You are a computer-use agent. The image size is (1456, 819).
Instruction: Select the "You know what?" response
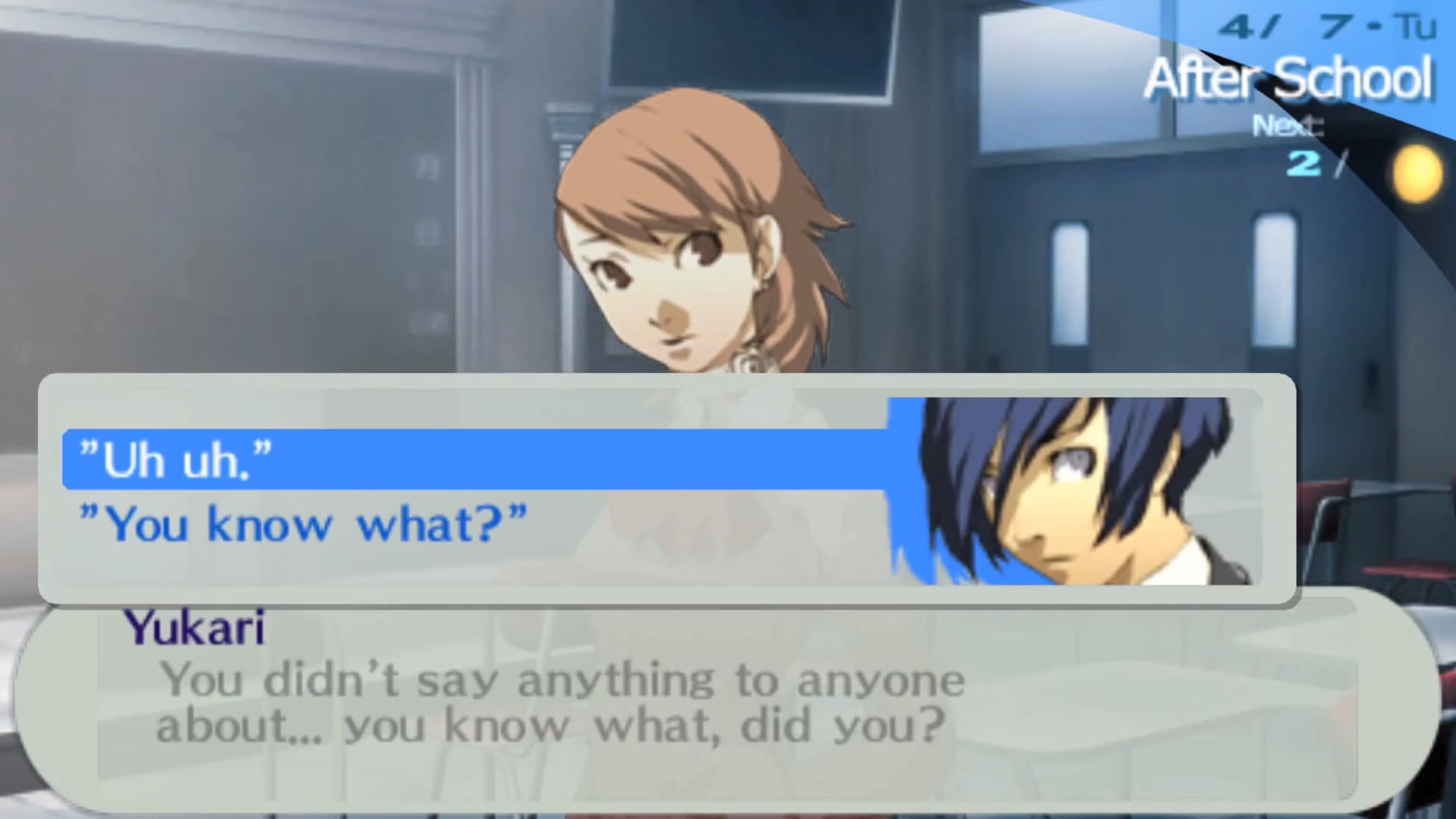tap(303, 524)
